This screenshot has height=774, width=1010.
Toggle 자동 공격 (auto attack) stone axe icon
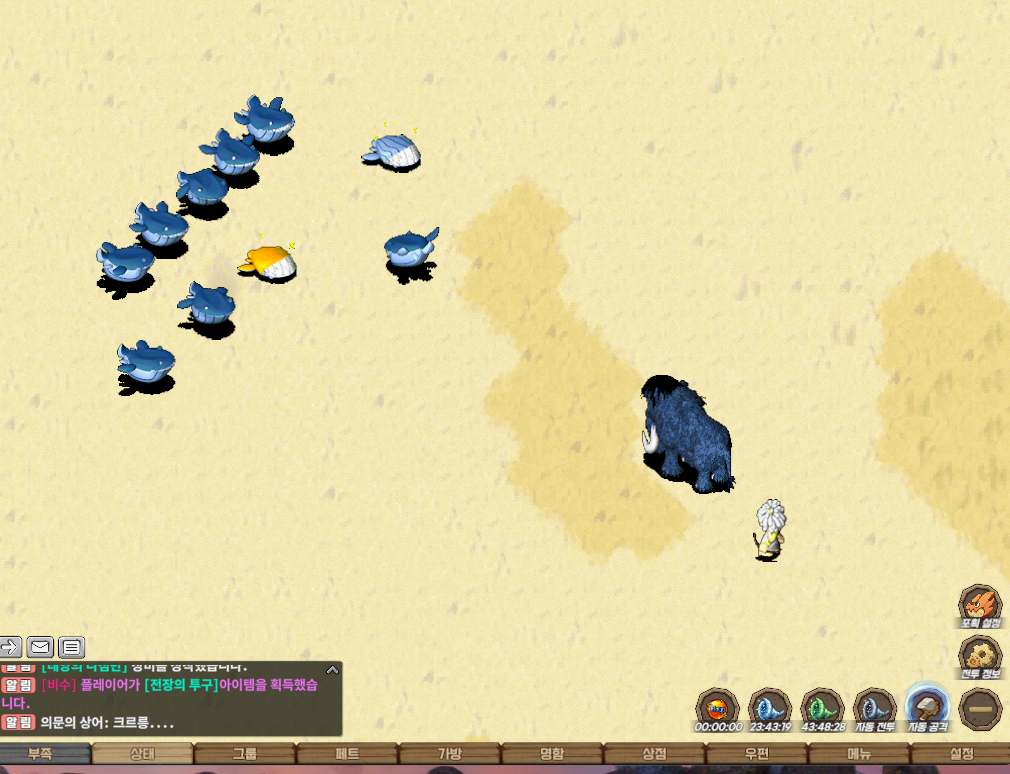coord(928,707)
